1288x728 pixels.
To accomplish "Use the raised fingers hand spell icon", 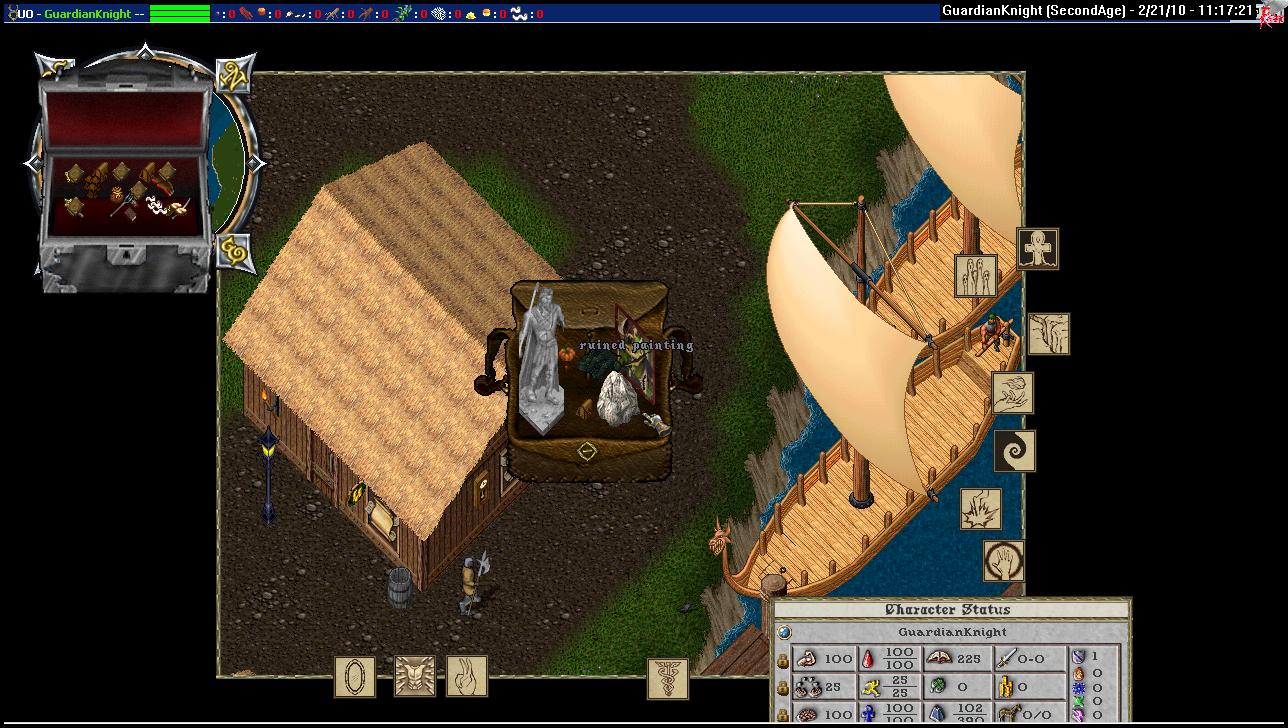I will [467, 677].
